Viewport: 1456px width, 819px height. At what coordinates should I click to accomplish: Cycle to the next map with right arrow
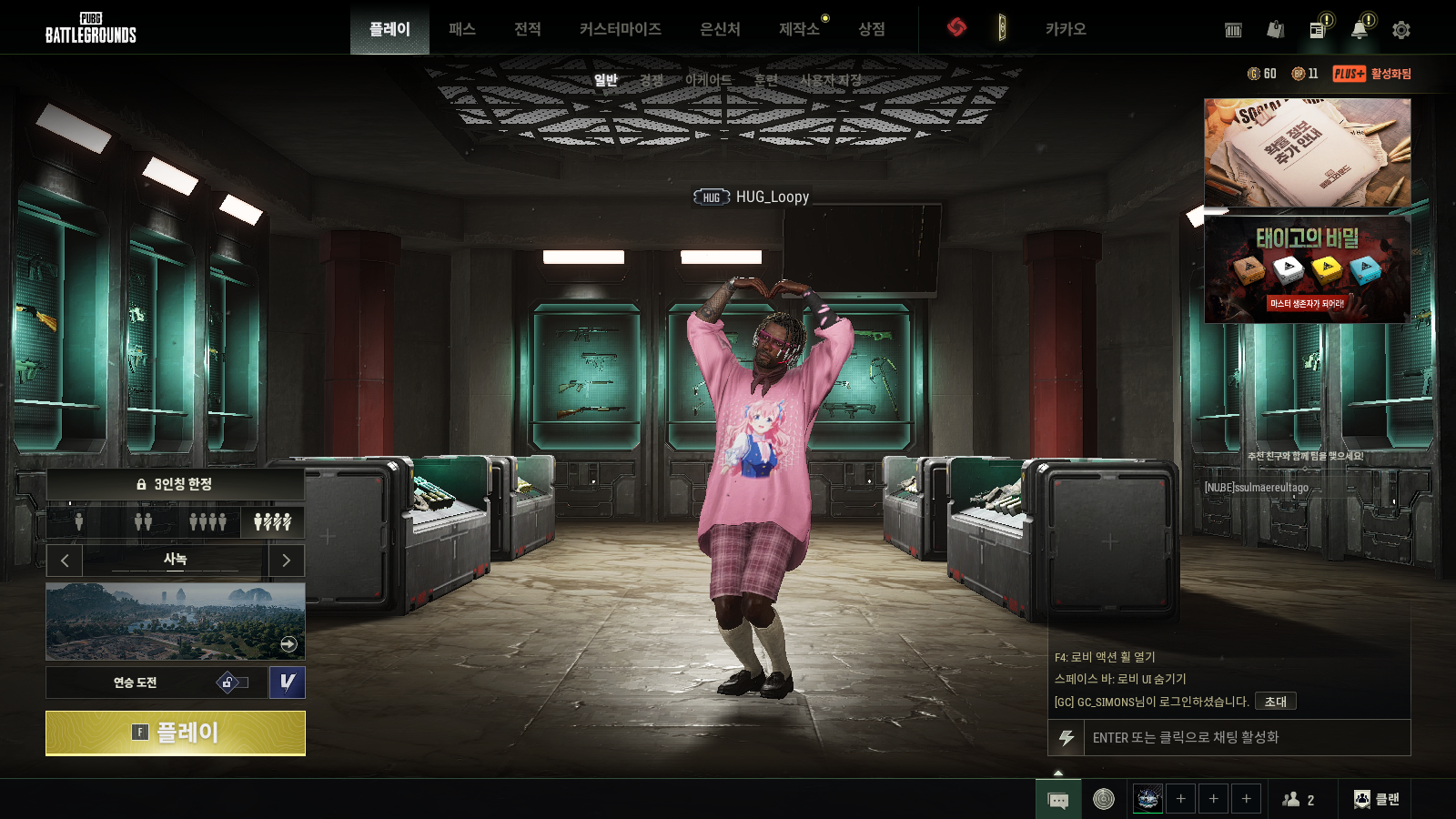(x=287, y=561)
